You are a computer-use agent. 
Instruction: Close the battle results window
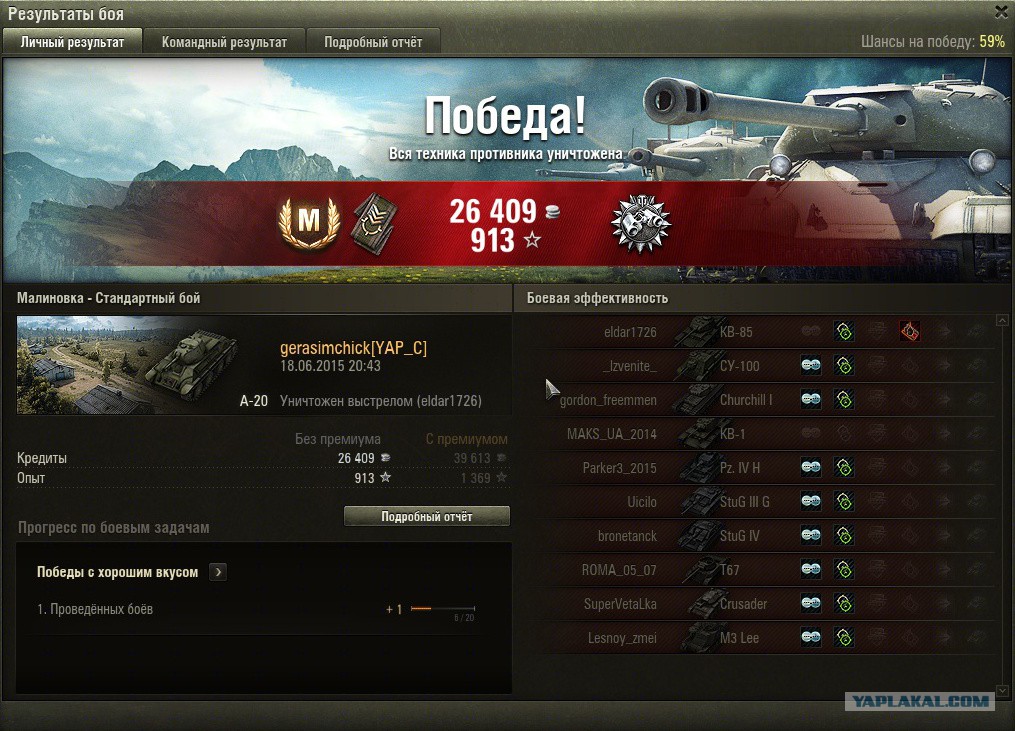point(1001,12)
